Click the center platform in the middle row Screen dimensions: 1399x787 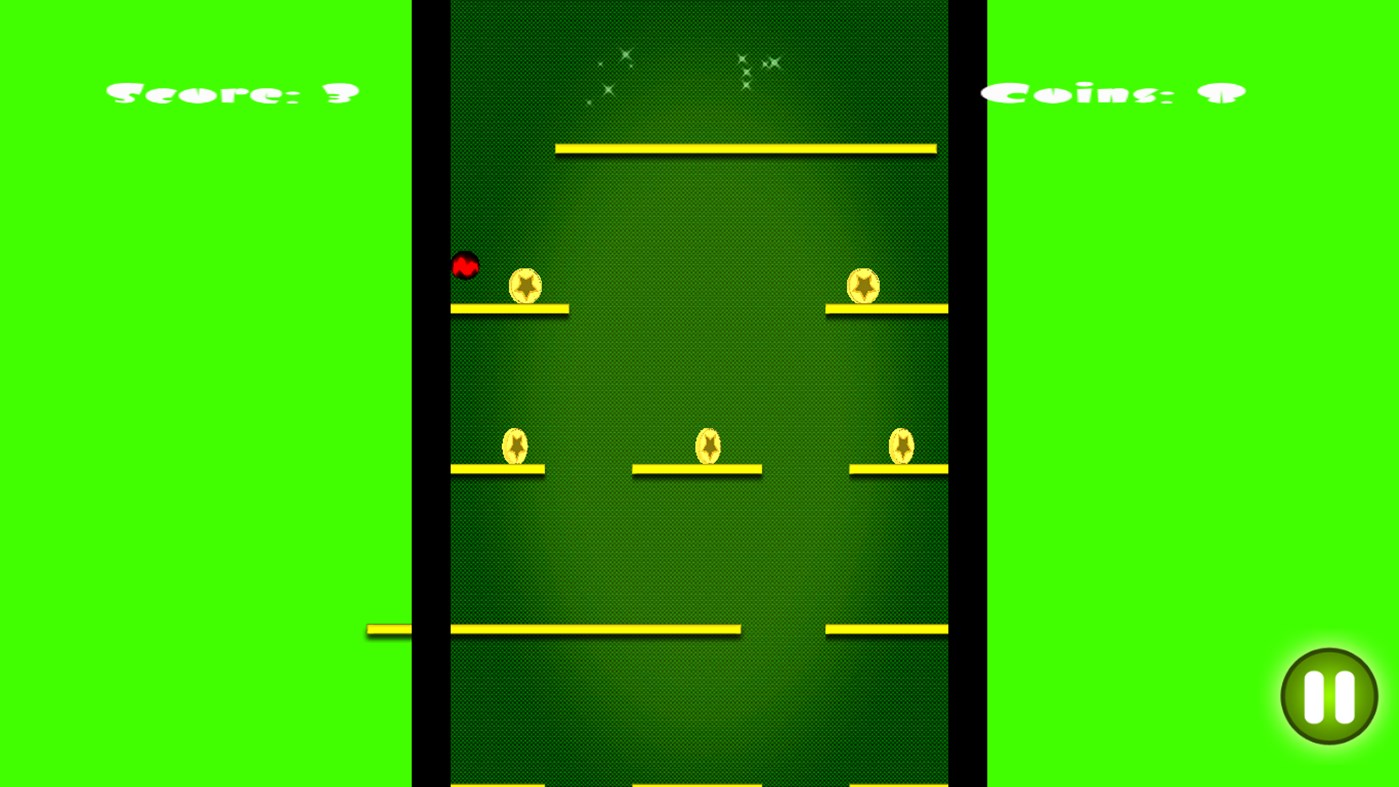[697, 467]
